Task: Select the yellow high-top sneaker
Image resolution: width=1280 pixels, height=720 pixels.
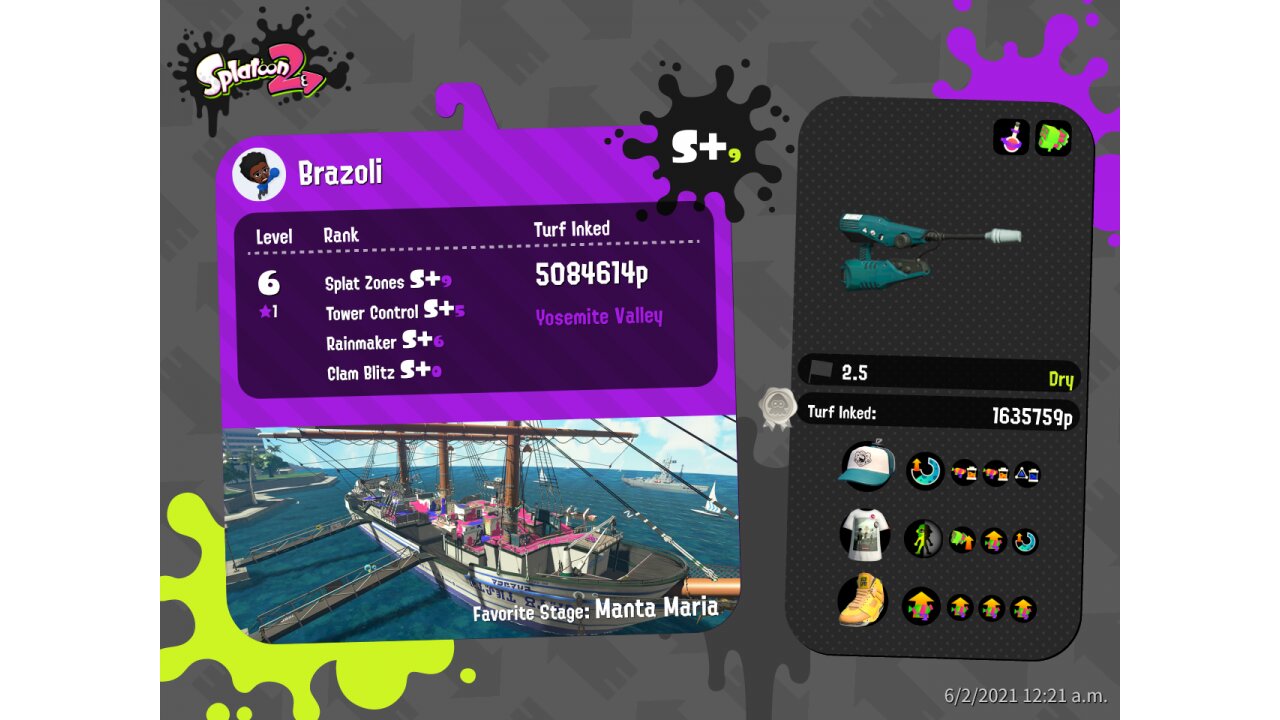Action: click(864, 603)
